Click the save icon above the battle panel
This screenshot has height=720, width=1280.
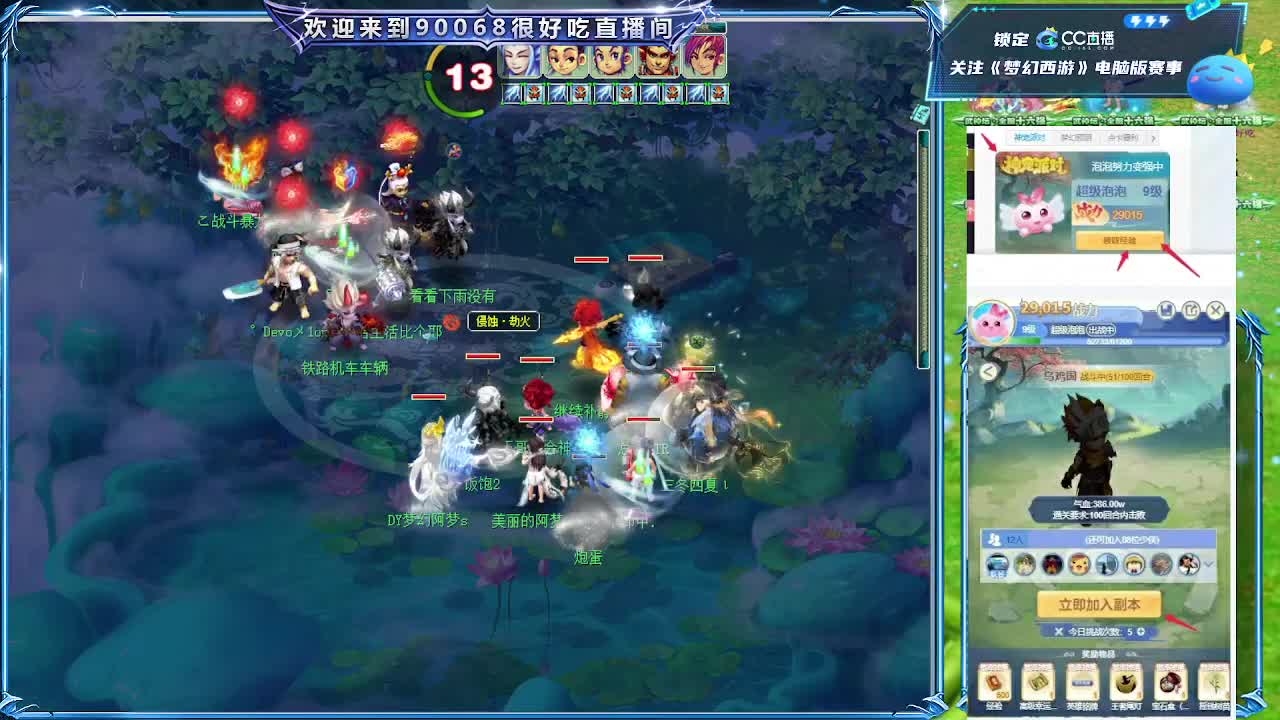click(x=1166, y=311)
